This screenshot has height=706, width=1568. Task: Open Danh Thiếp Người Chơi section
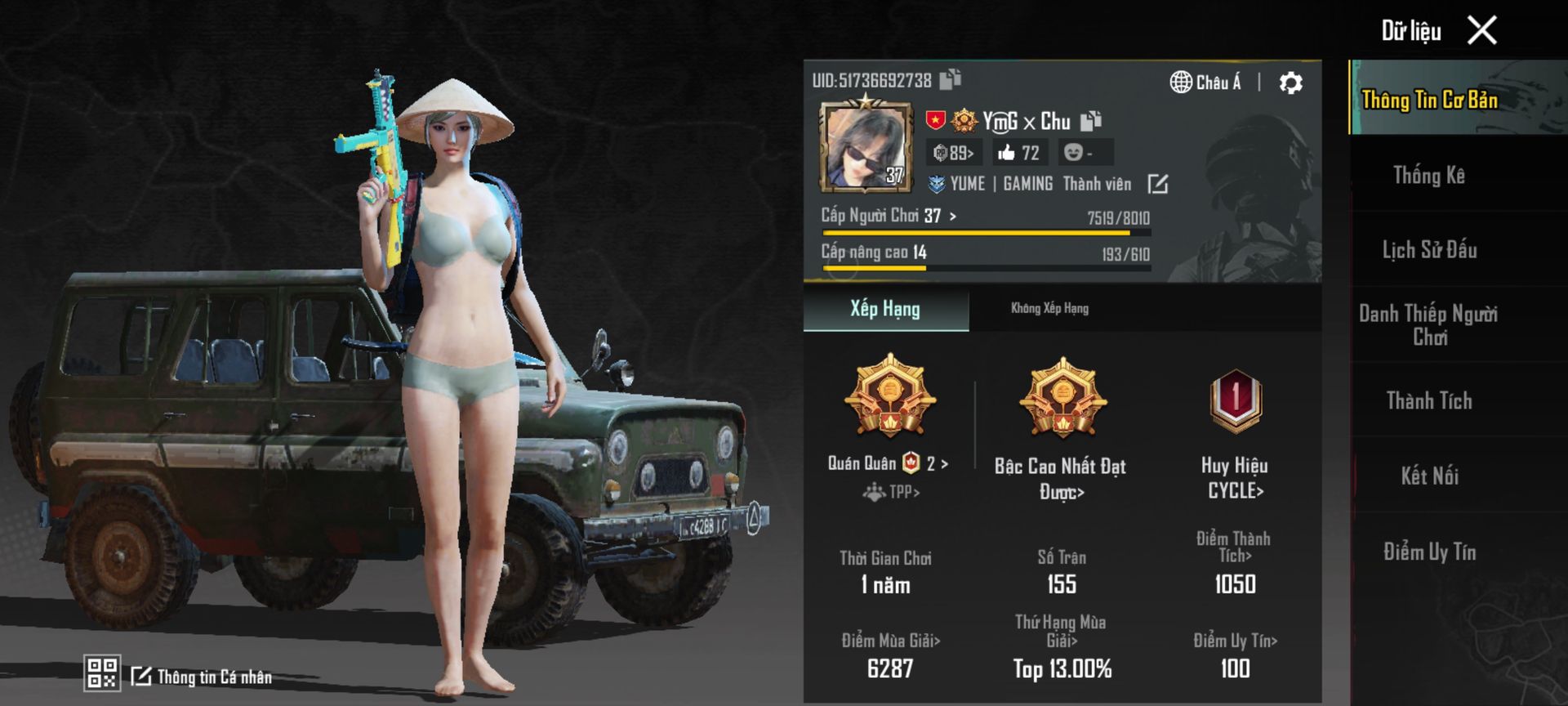click(x=1428, y=324)
